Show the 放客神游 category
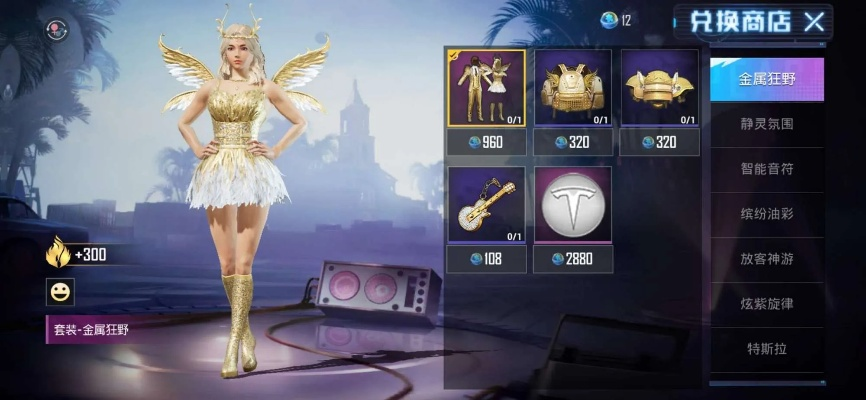Image resolution: width=866 pixels, height=400 pixels. [767, 259]
